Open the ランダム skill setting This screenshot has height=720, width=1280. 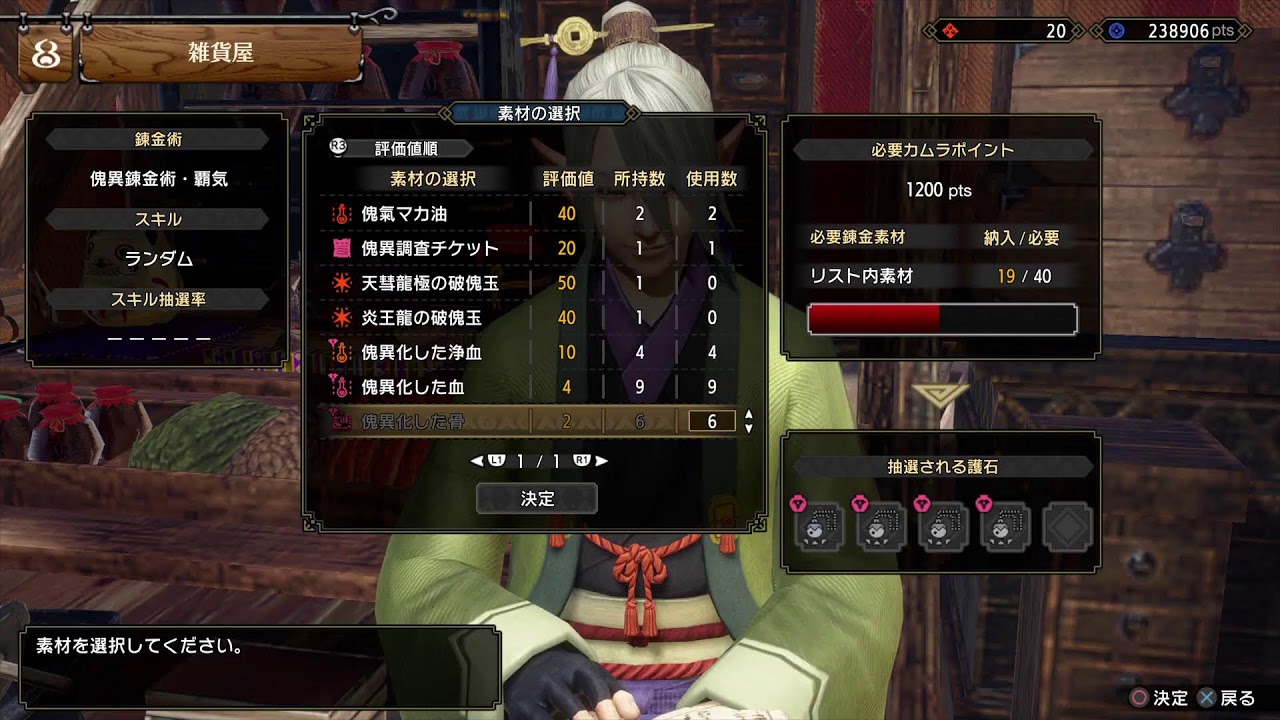coord(158,259)
